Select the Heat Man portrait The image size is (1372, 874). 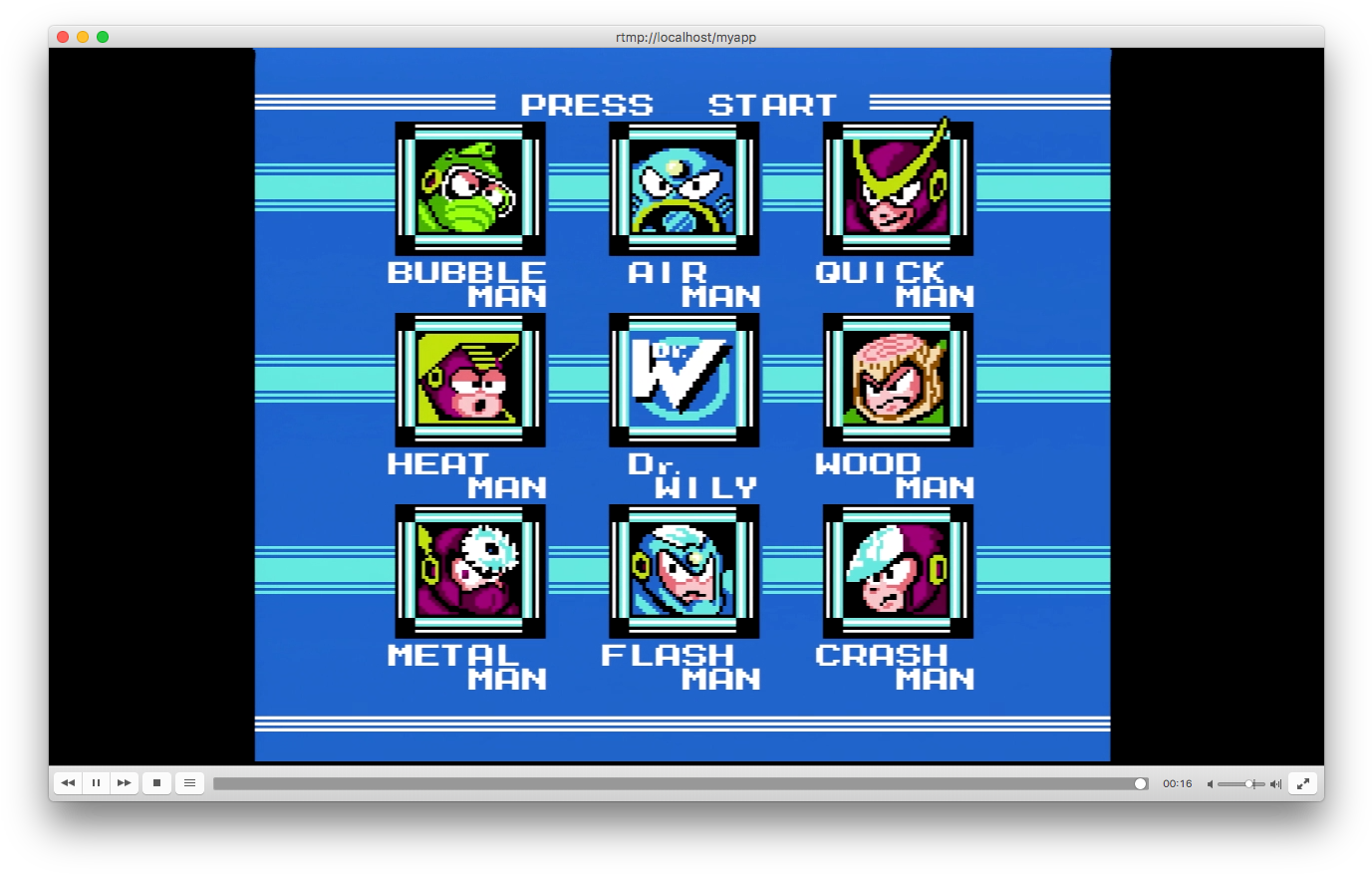point(469,380)
